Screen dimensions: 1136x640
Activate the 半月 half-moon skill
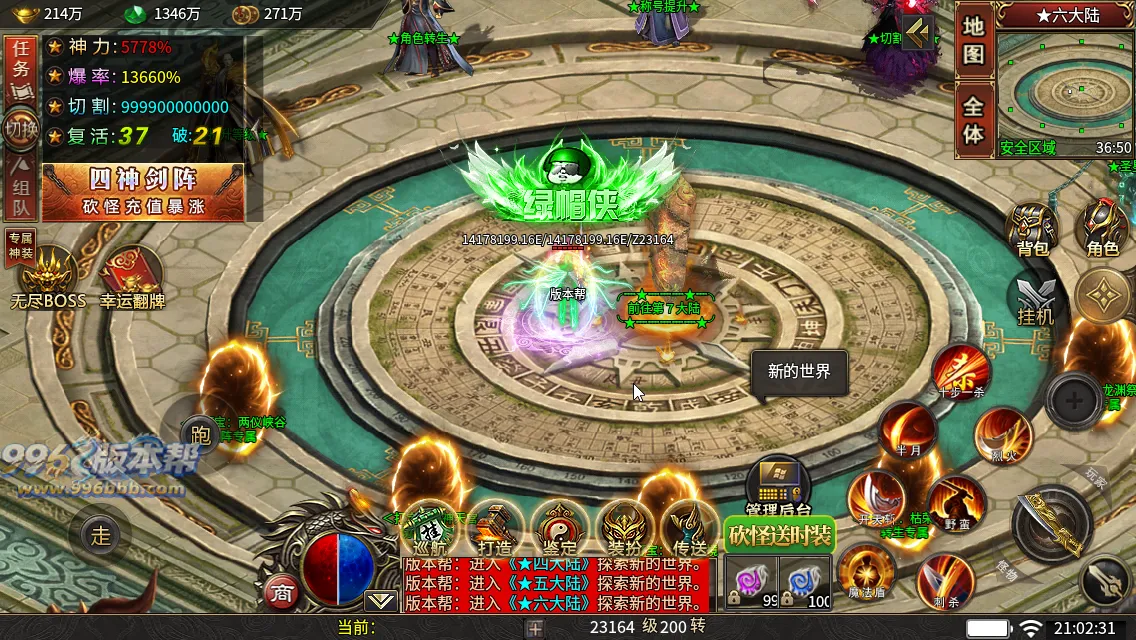click(x=908, y=431)
